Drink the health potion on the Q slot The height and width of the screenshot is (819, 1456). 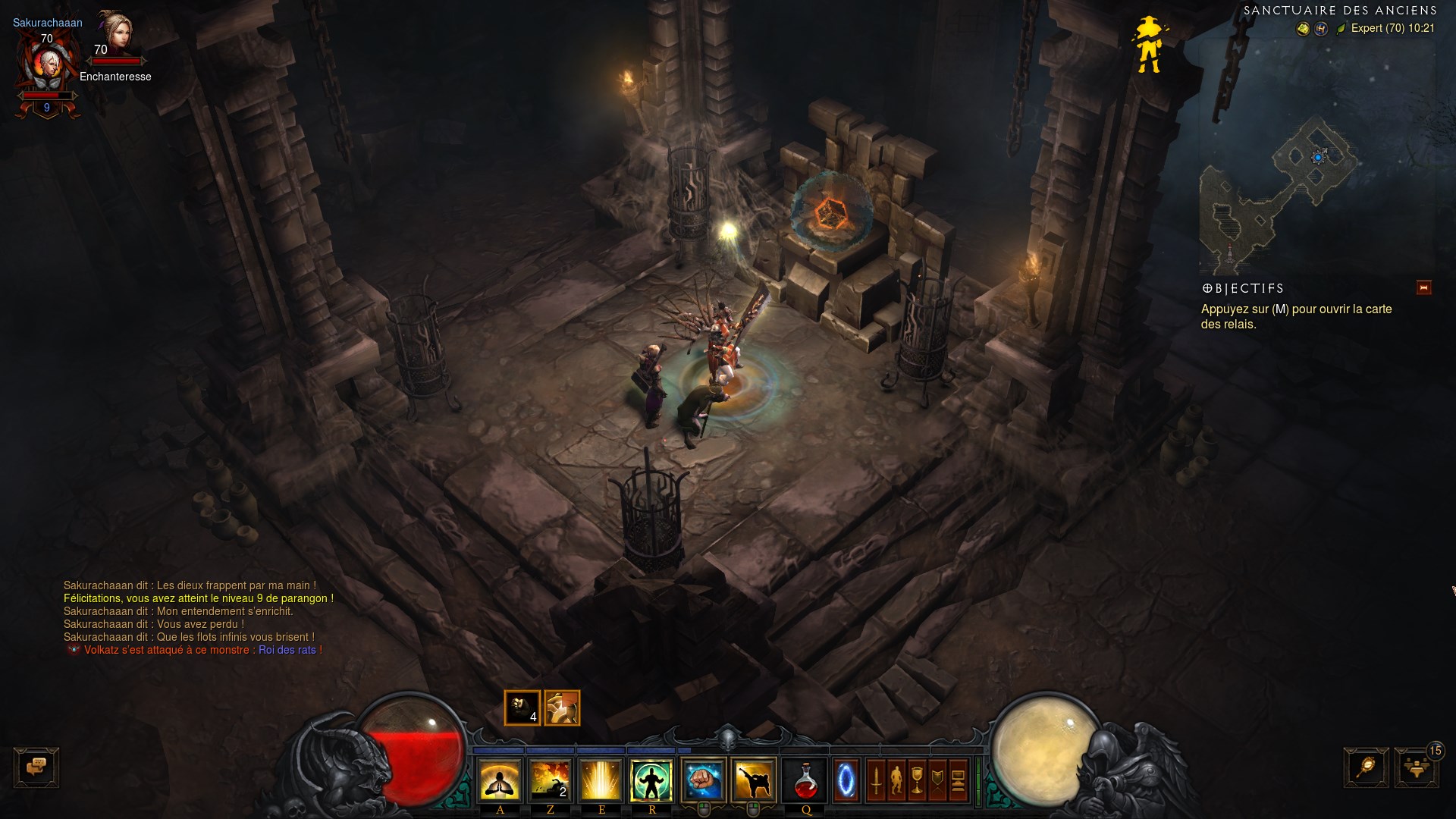(806, 780)
